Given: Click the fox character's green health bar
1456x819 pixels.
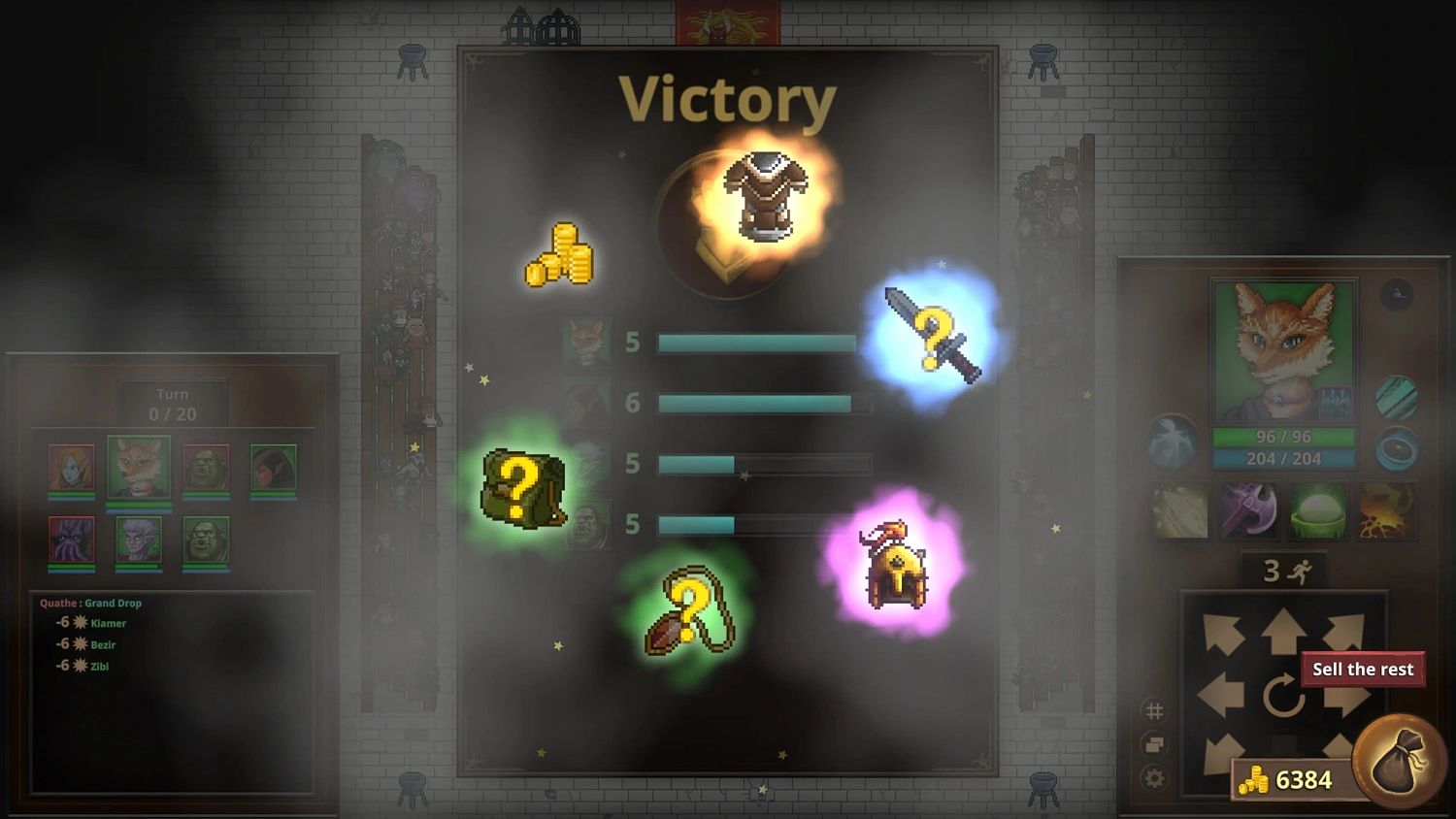Looking at the screenshot, I should (1283, 438).
